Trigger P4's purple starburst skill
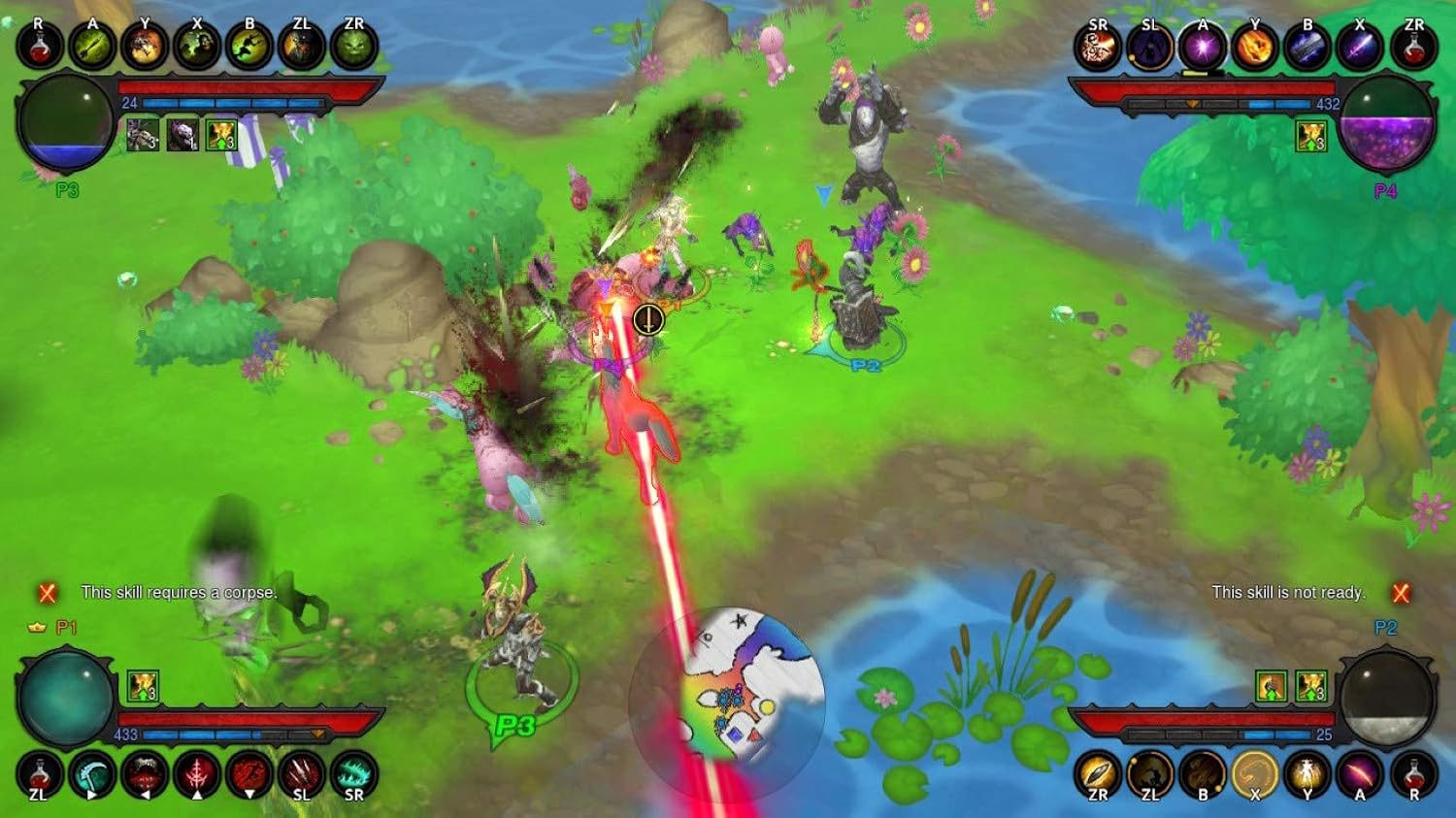 pyautogui.click(x=1203, y=47)
